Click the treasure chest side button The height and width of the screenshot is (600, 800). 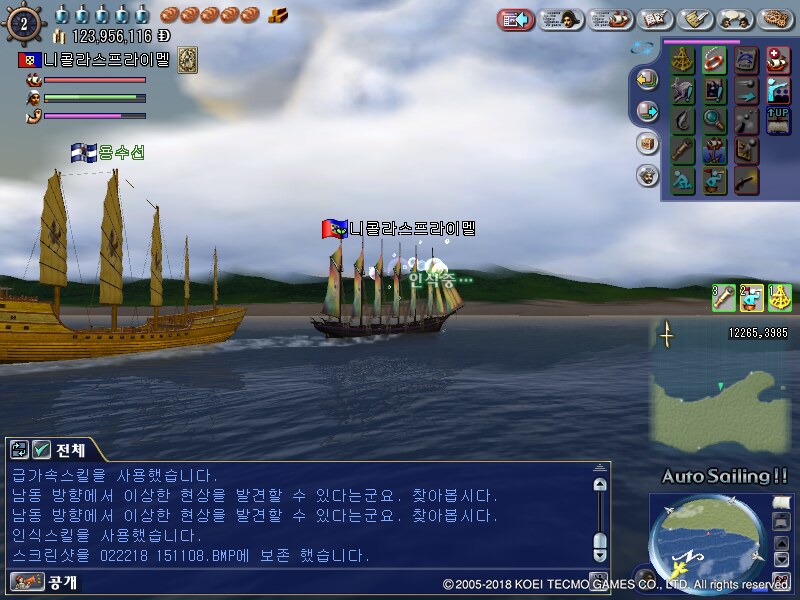pos(647,143)
